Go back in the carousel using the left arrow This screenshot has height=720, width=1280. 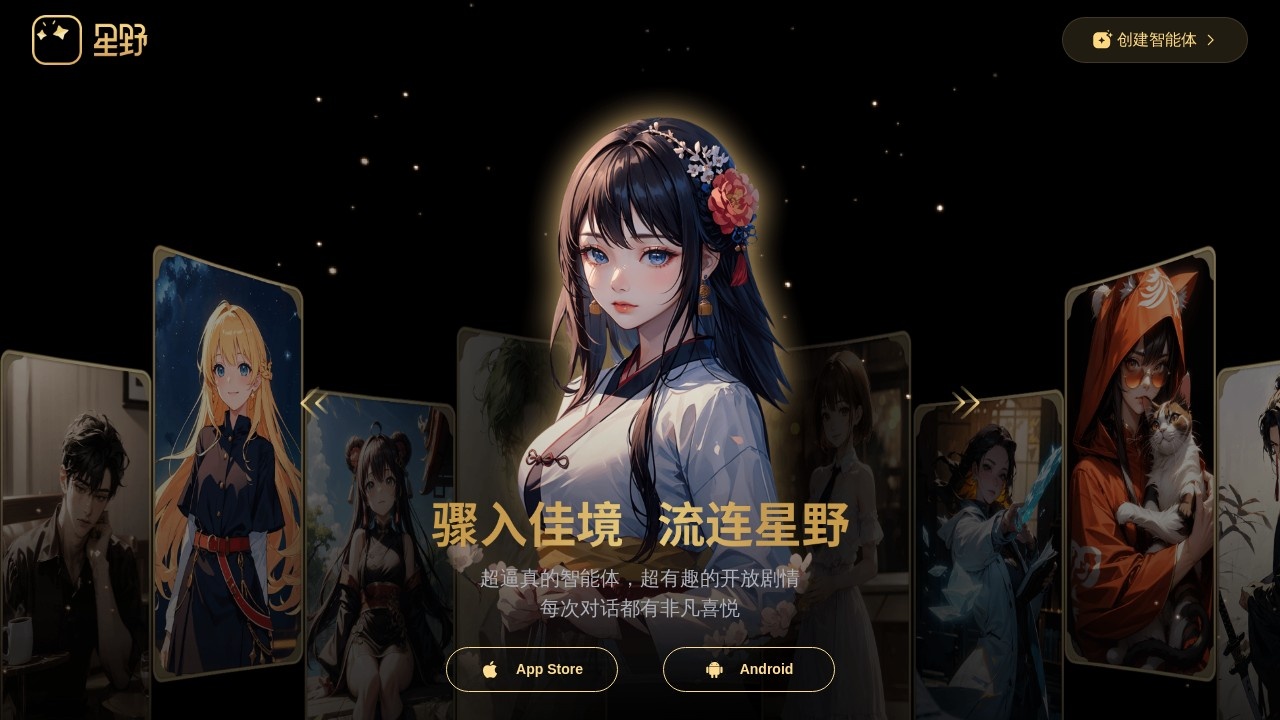(x=314, y=402)
